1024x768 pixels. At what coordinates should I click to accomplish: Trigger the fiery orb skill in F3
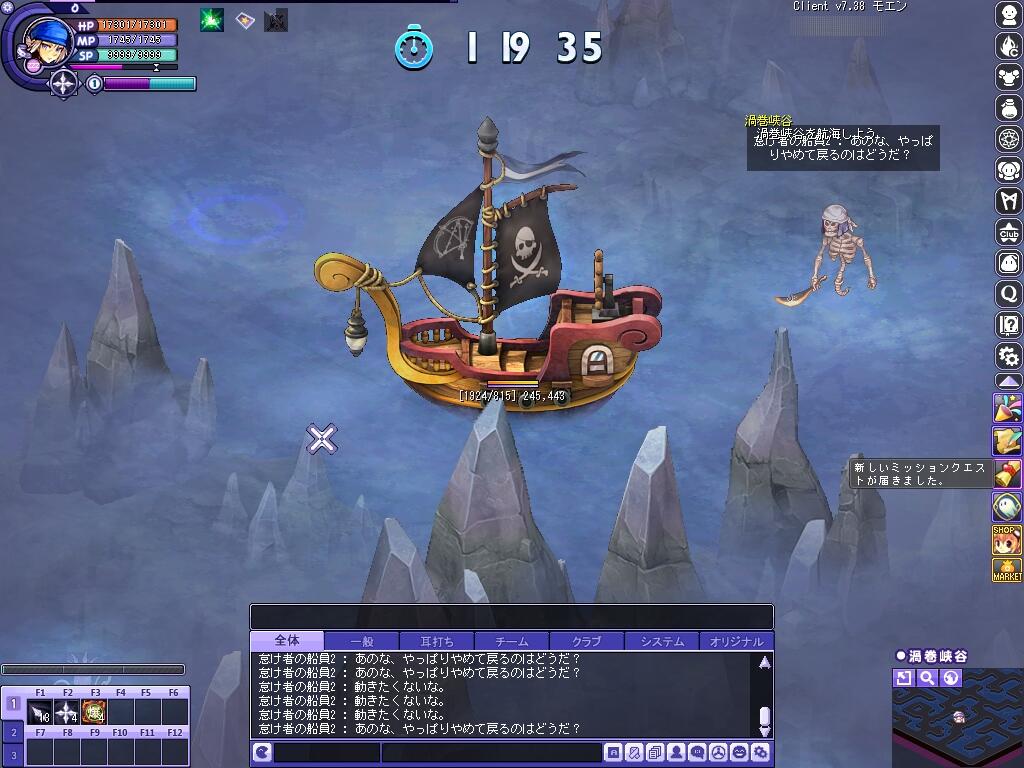[x=94, y=712]
